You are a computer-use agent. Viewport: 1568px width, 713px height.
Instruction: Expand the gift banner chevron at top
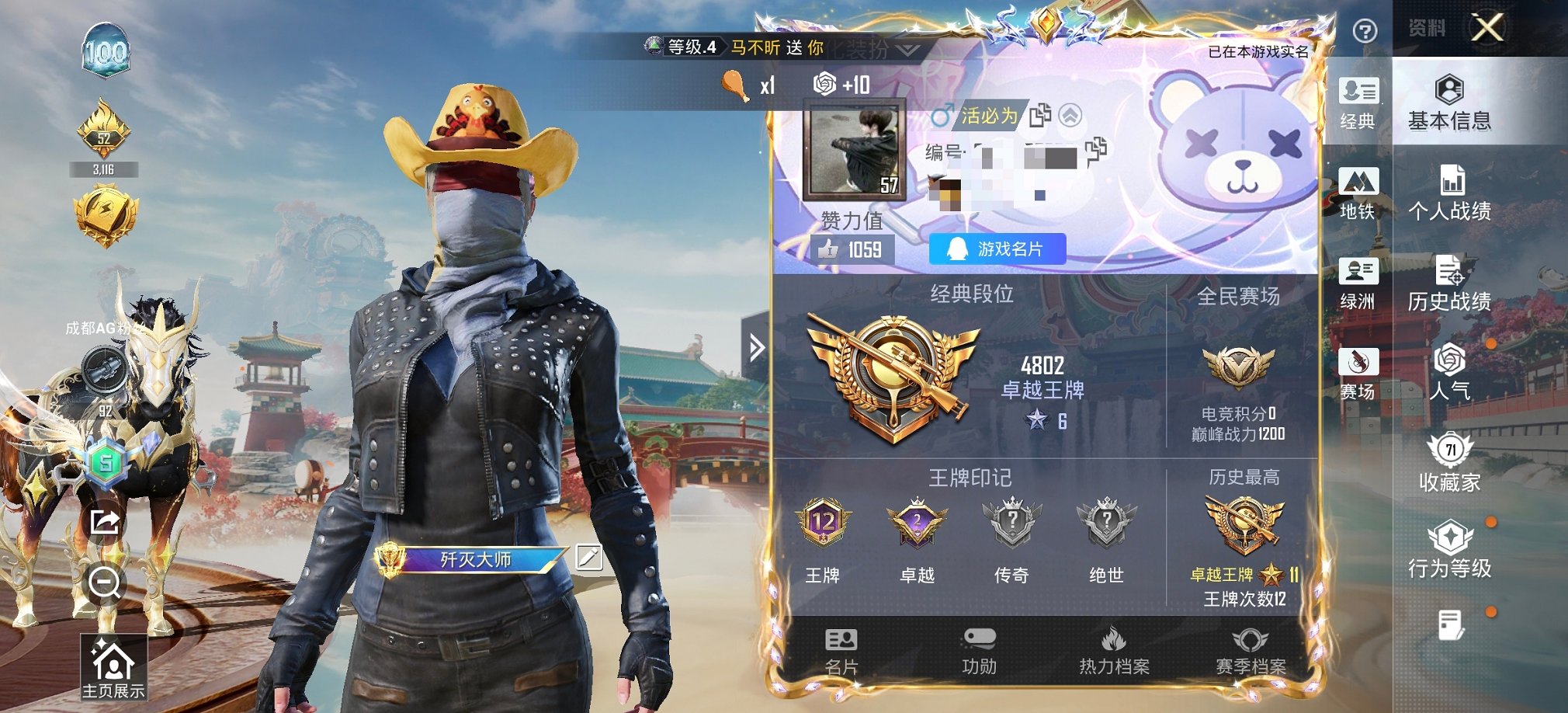[907, 48]
